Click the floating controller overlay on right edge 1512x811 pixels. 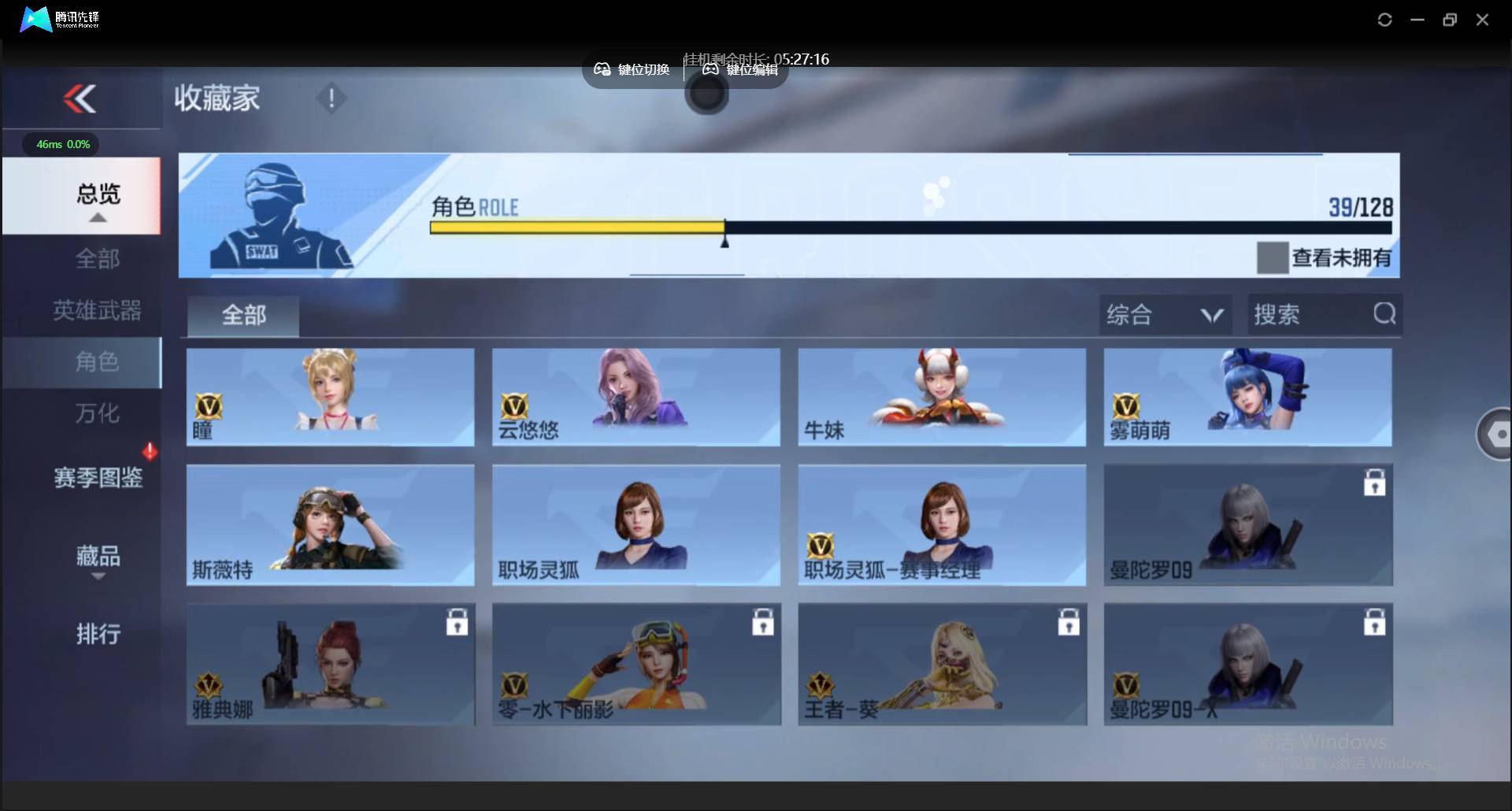[1499, 434]
